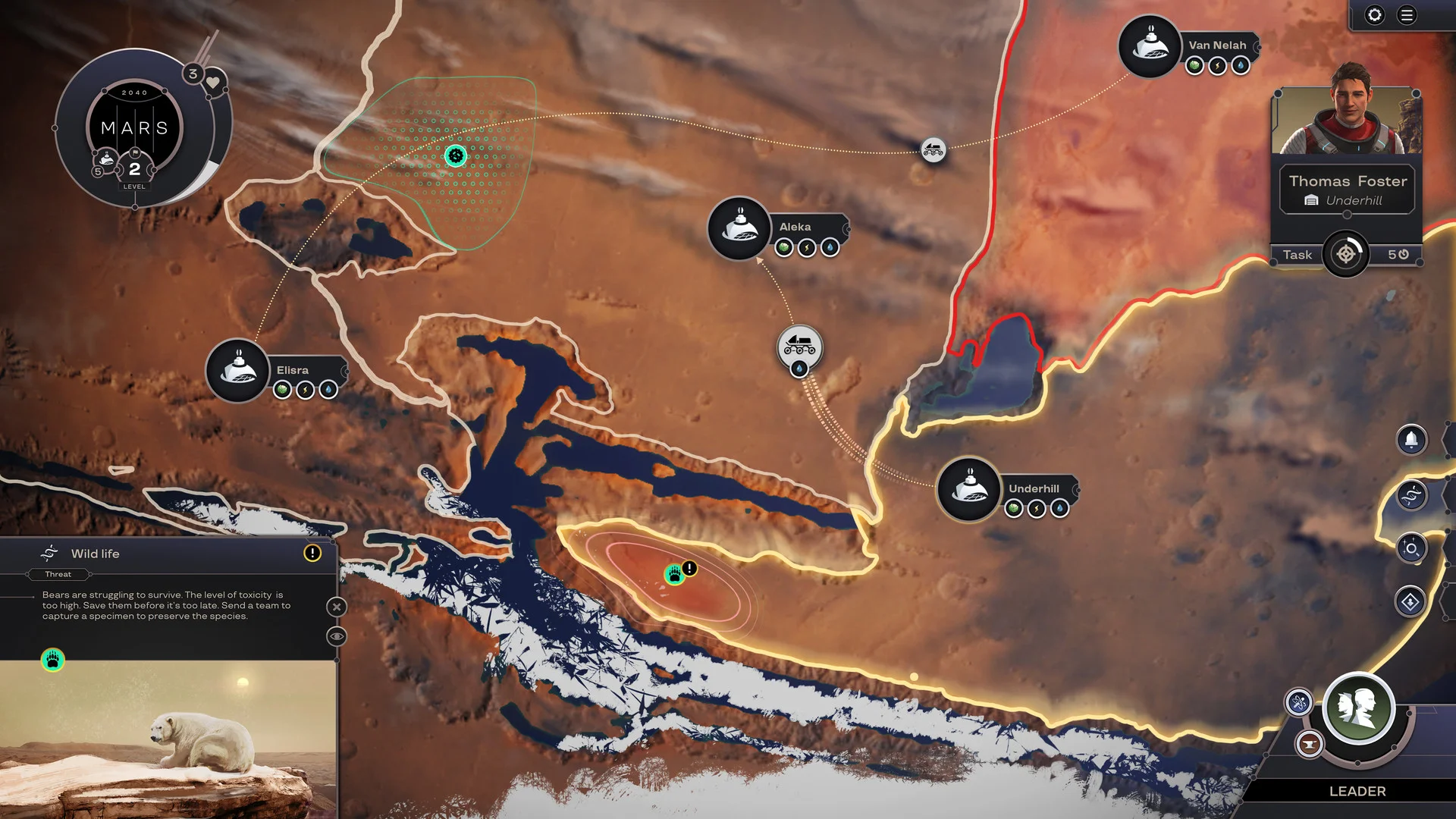Select the rover icon traveling near Van Nelah
Viewport: 1456px width, 819px height.
934,151
